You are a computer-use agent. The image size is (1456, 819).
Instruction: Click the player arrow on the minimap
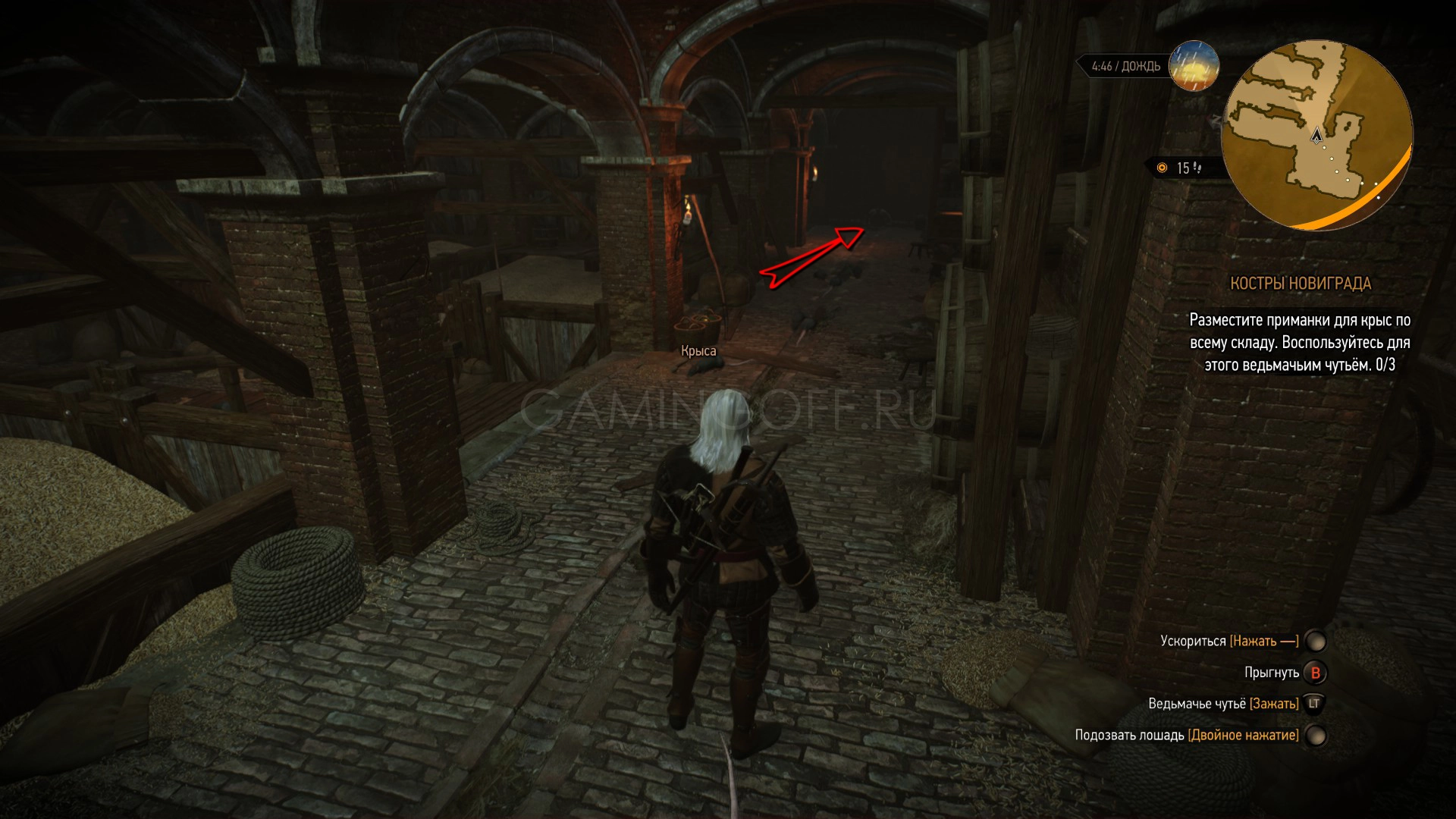click(1316, 136)
